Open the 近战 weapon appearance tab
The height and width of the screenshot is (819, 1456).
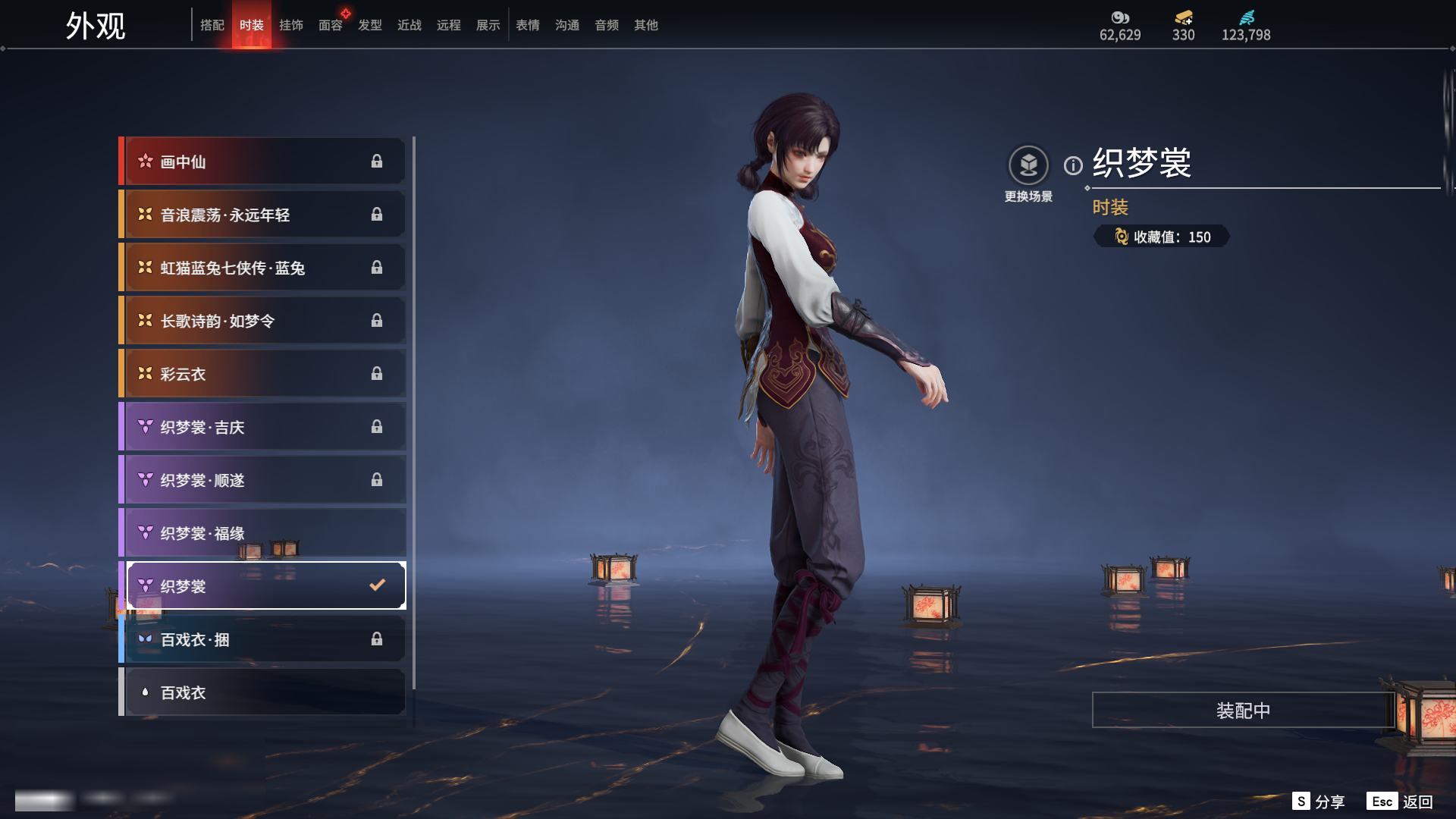tap(409, 25)
